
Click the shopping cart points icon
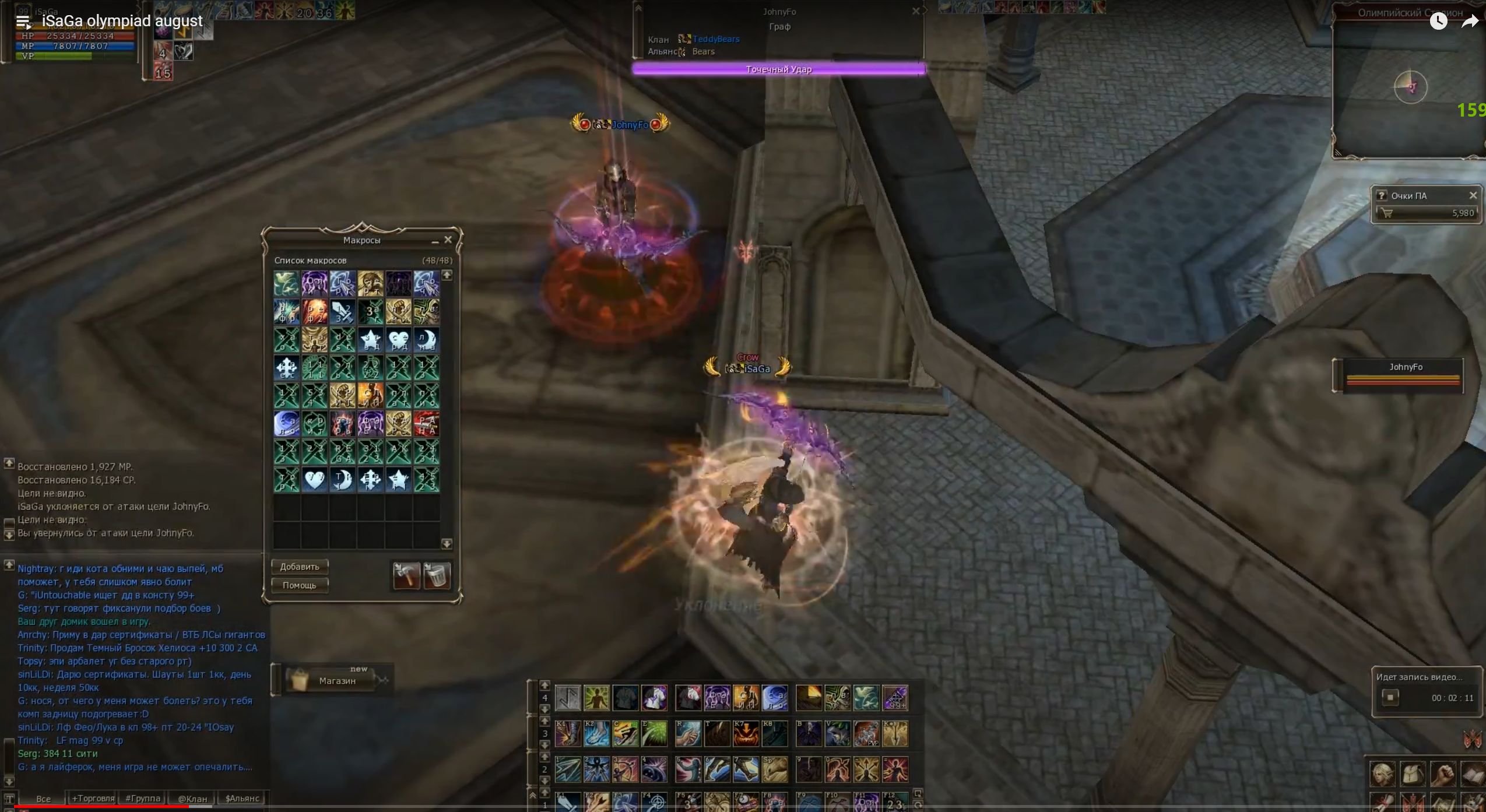1387,213
